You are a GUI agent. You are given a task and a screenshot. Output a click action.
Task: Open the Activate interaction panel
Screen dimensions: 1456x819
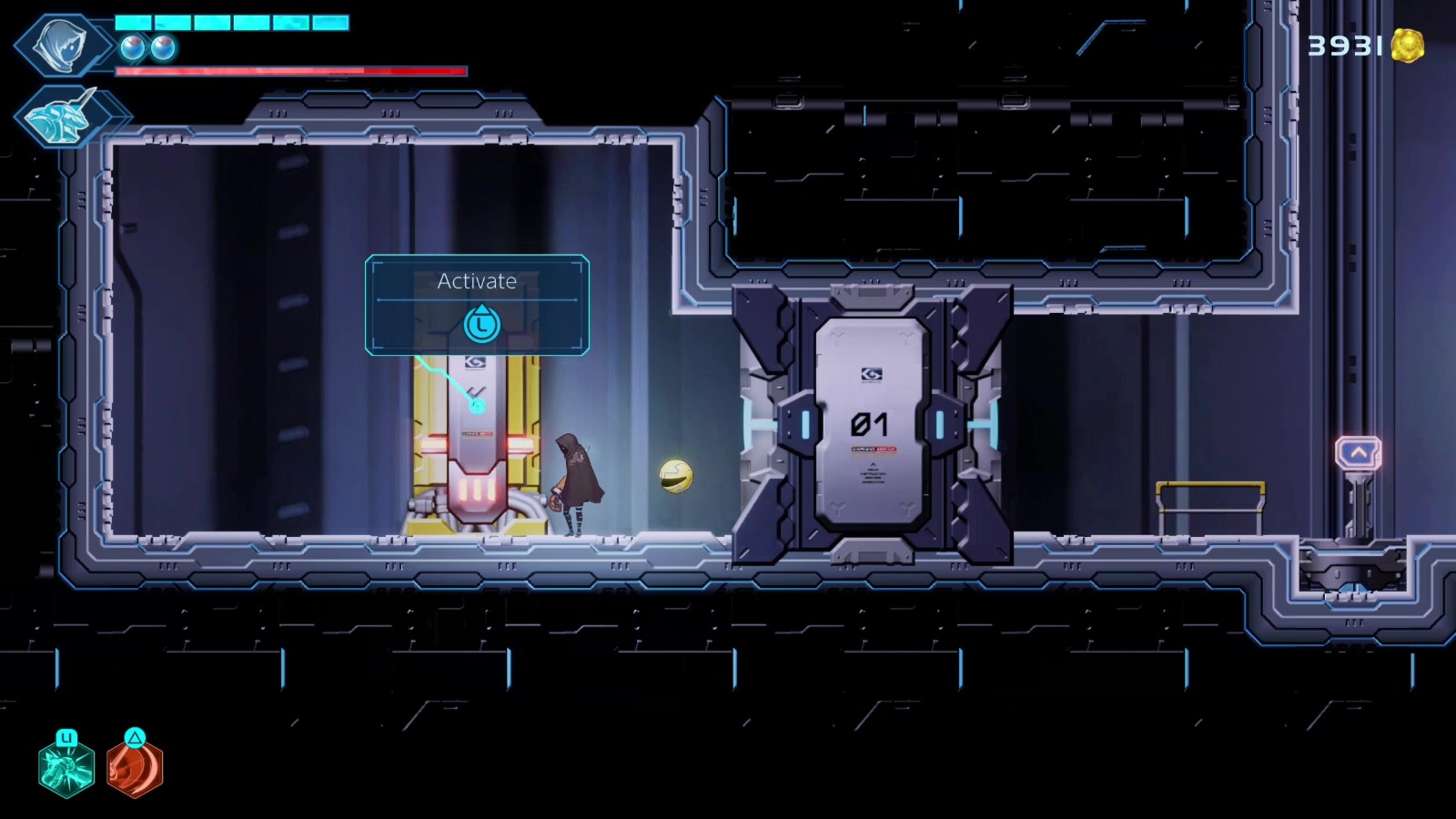point(476,305)
